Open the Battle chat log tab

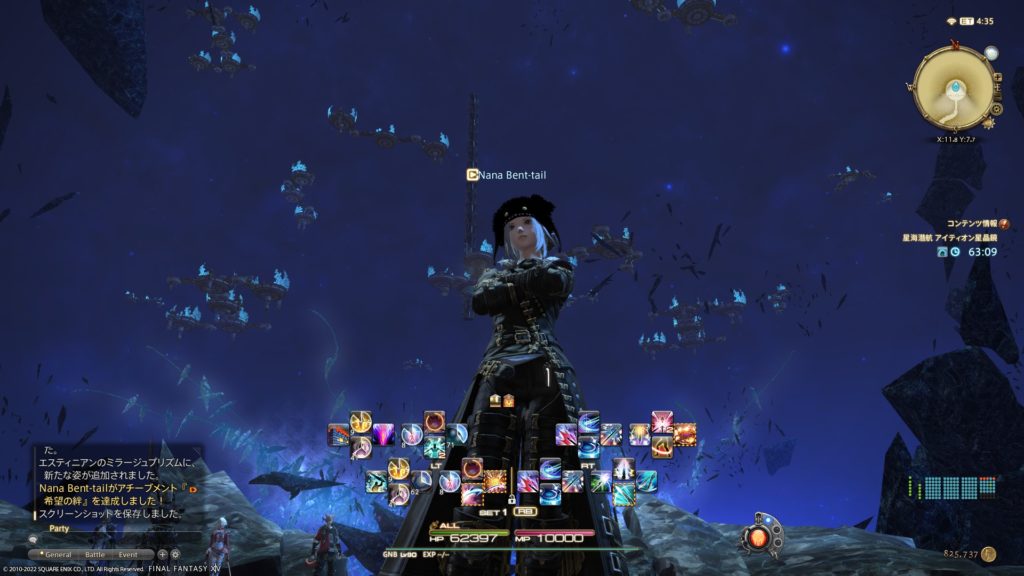95,554
